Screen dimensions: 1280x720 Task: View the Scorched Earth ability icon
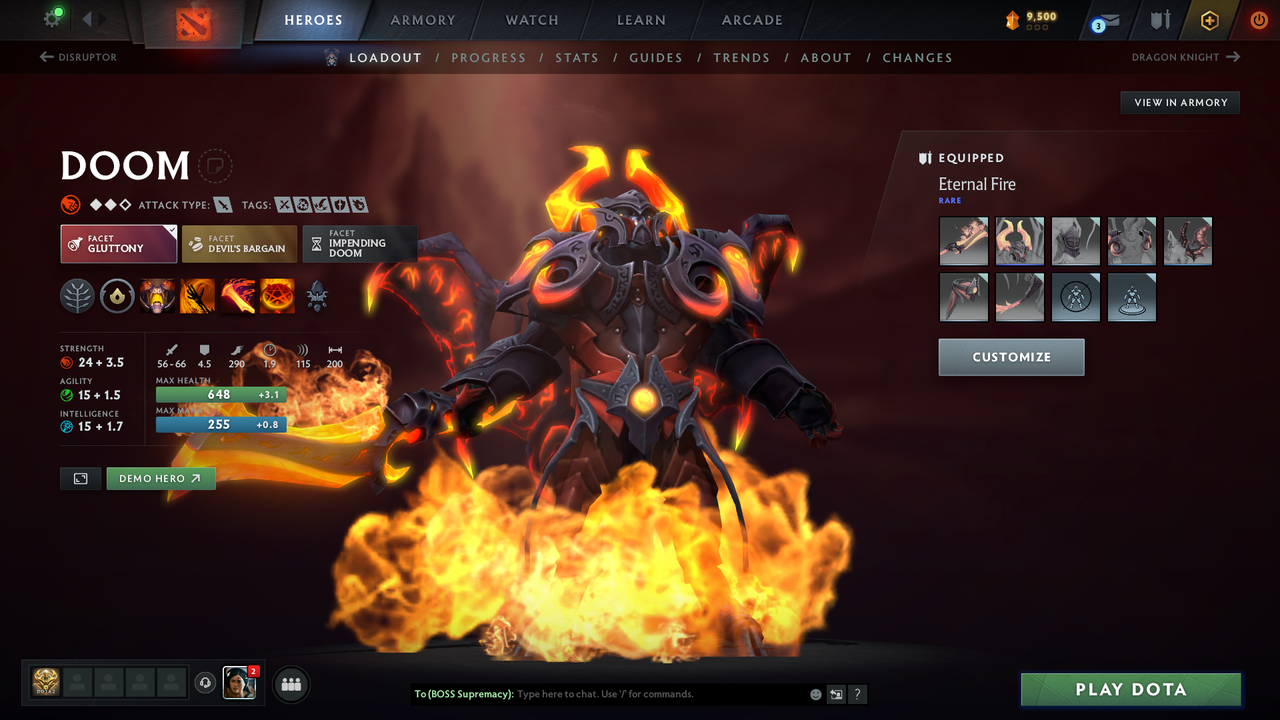[197, 296]
